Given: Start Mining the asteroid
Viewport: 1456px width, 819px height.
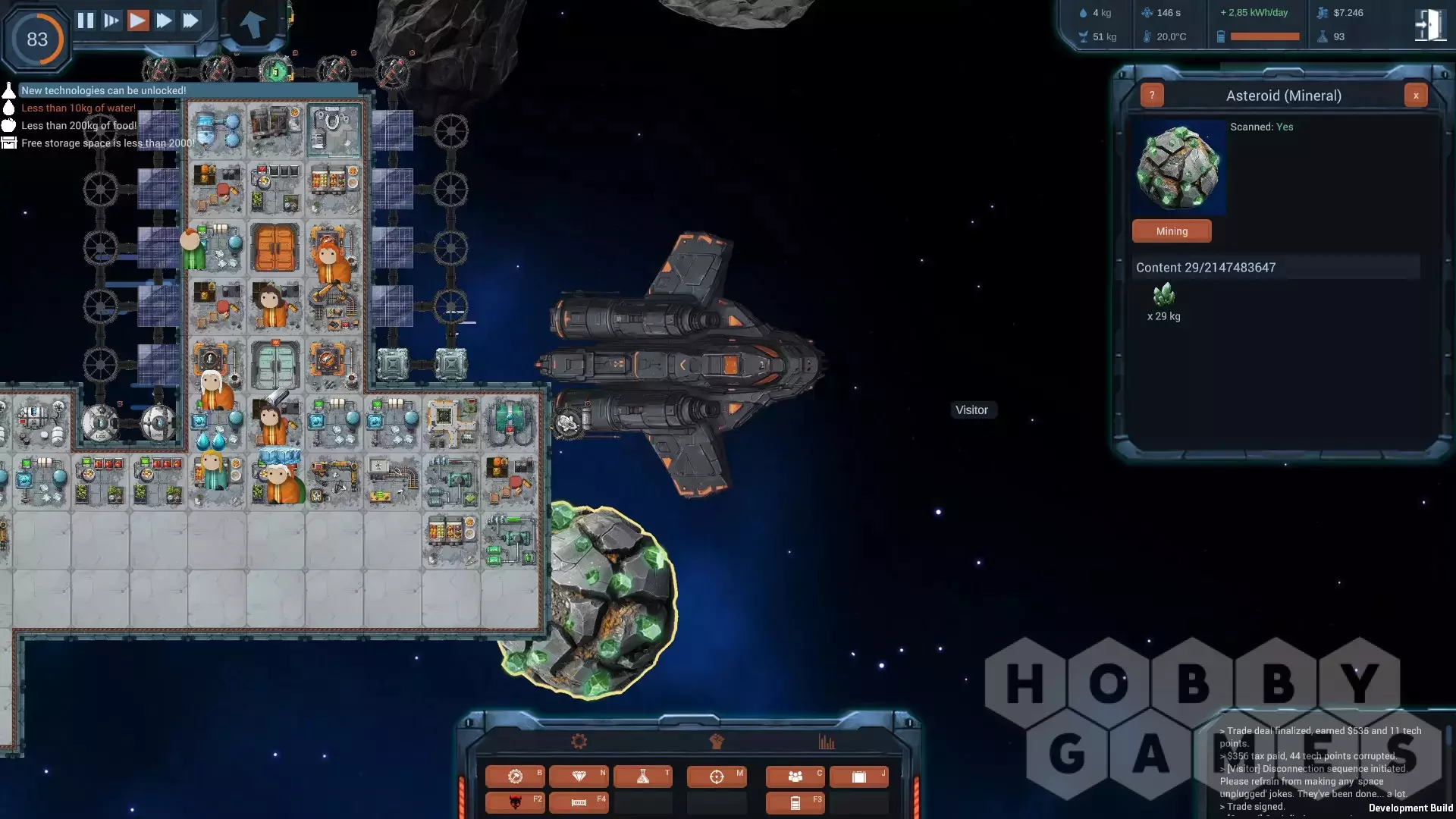Looking at the screenshot, I should tap(1172, 231).
